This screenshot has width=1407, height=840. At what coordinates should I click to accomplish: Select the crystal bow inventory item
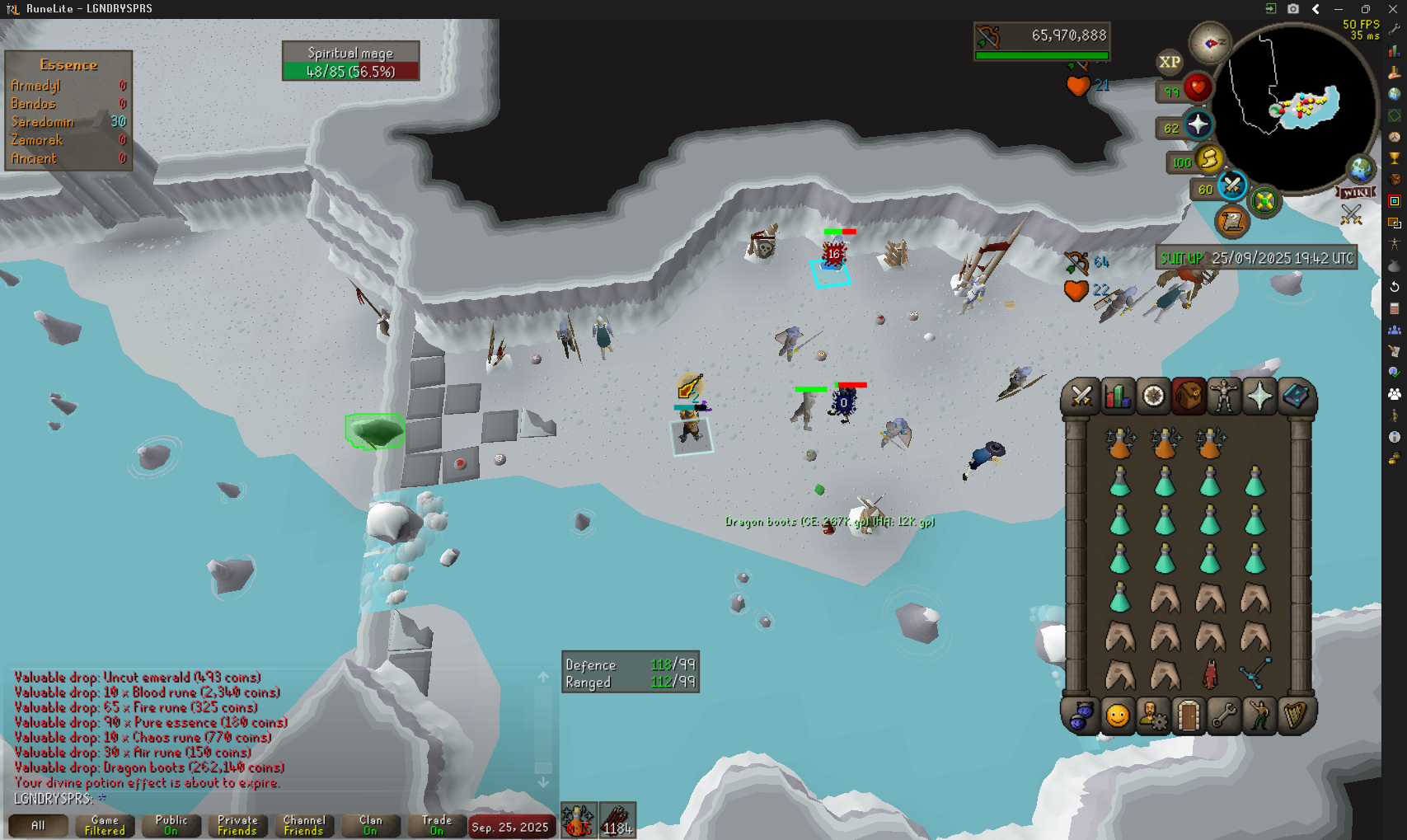1255,673
